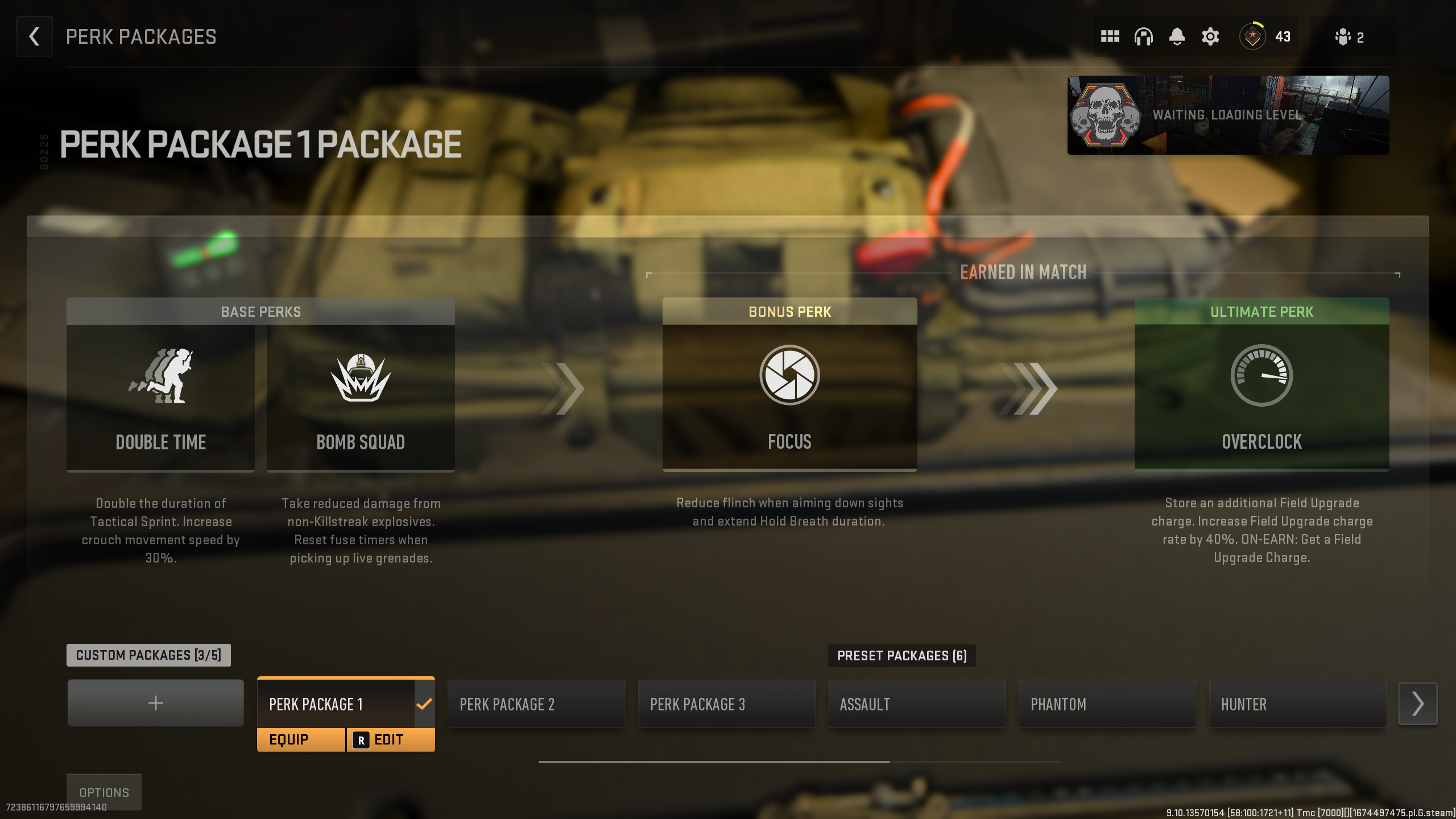
Task: Open the audio headset icon
Action: [x=1144, y=36]
